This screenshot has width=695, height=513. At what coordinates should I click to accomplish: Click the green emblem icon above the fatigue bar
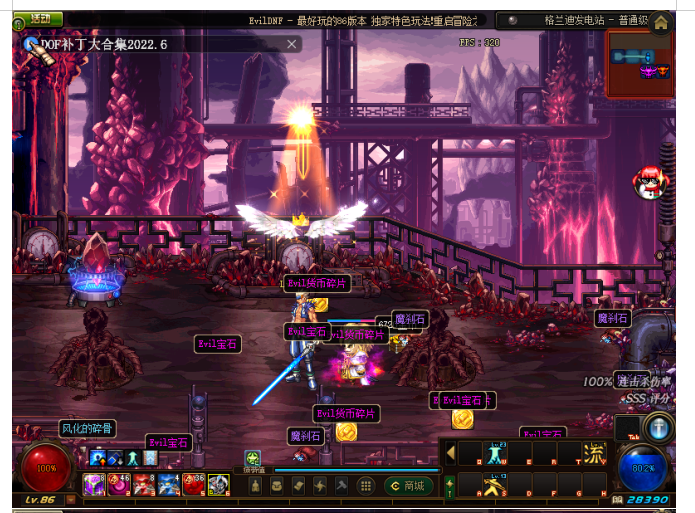[x=253, y=458]
